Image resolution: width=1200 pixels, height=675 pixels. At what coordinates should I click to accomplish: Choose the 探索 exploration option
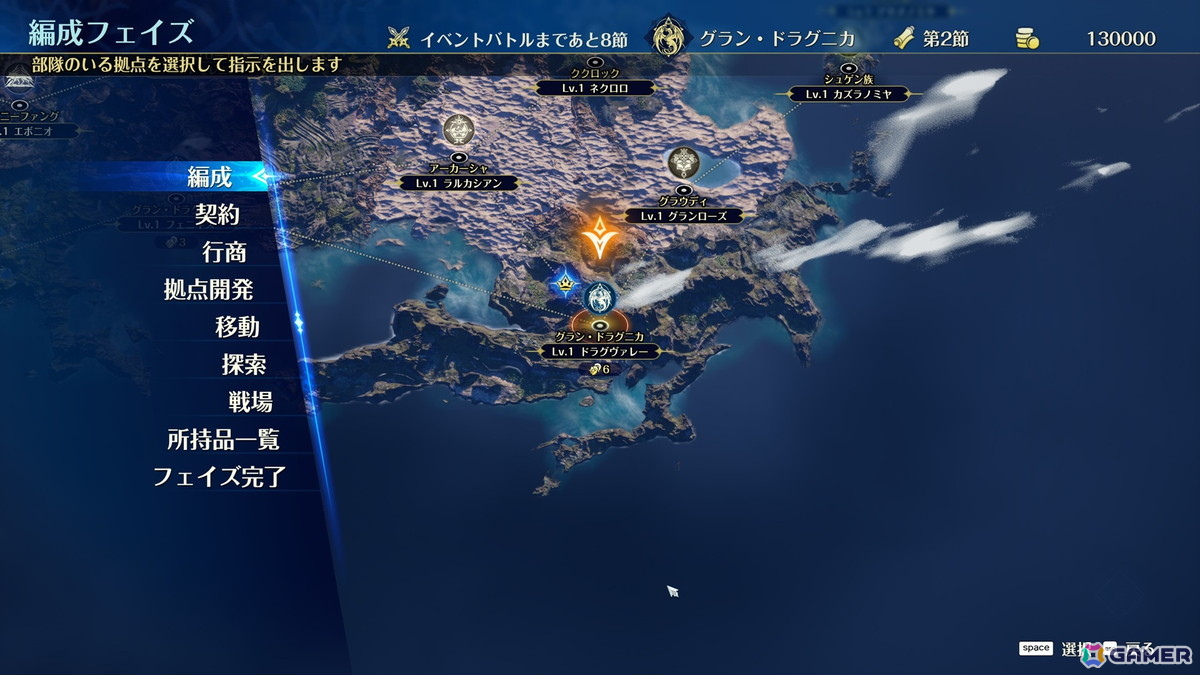243,364
